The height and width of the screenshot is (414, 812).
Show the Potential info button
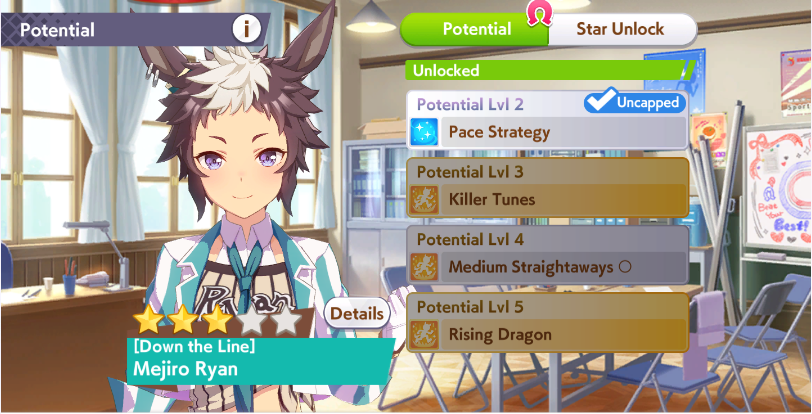coord(247,29)
